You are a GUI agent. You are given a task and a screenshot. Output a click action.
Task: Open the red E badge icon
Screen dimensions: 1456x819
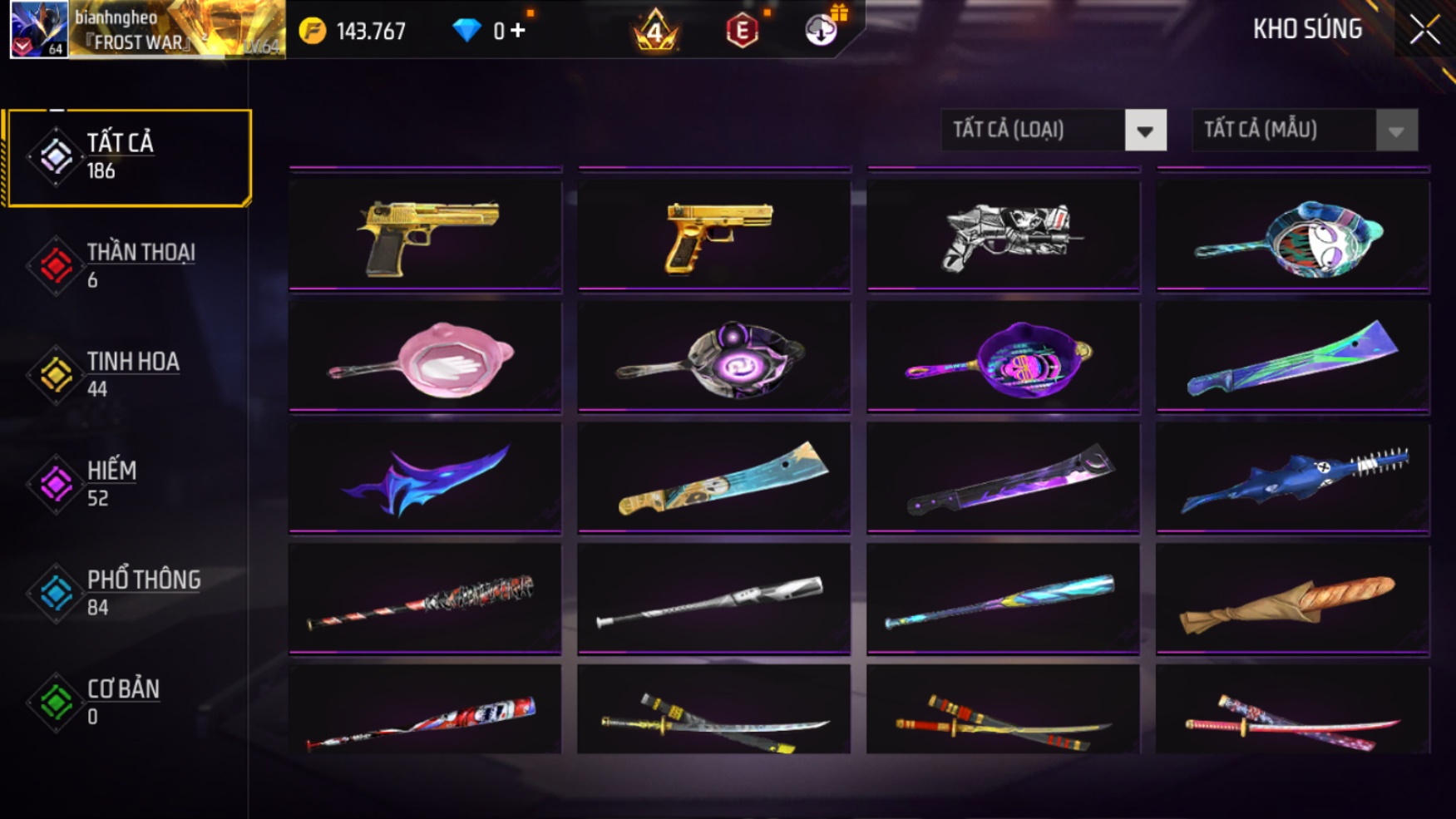click(x=742, y=32)
